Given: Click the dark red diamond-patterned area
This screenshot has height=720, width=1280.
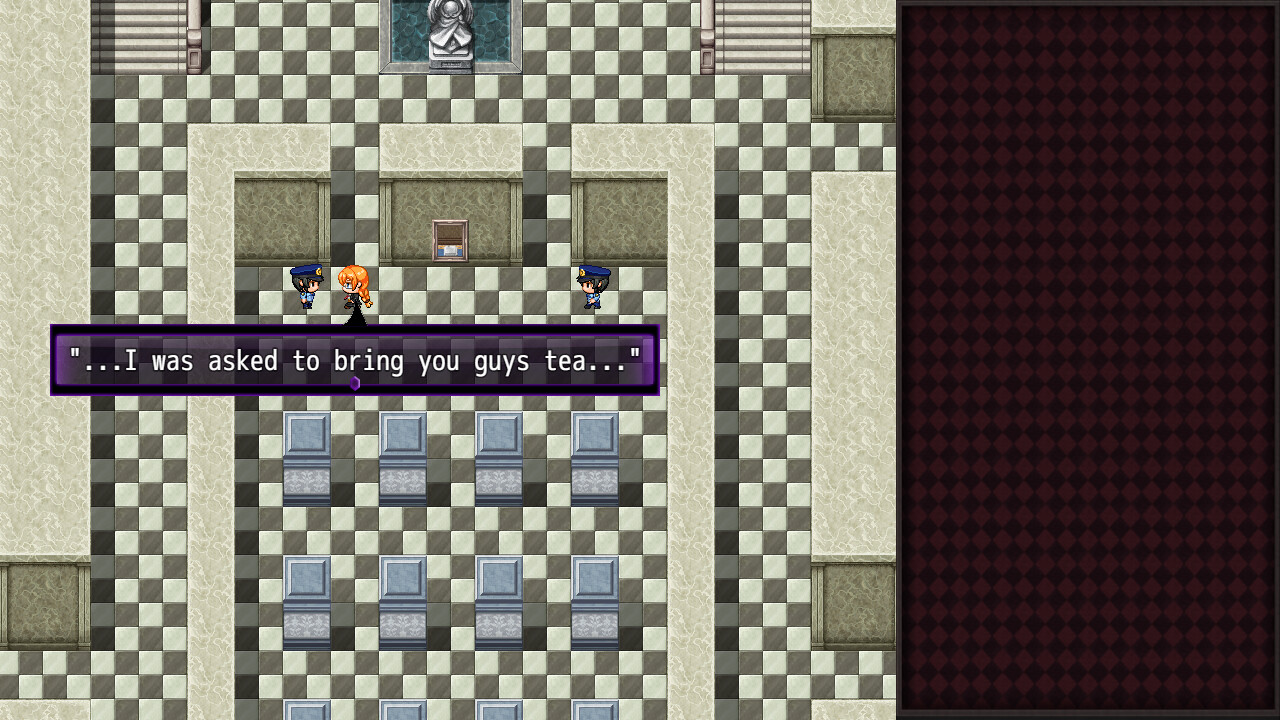Looking at the screenshot, I should [x=1090, y=360].
